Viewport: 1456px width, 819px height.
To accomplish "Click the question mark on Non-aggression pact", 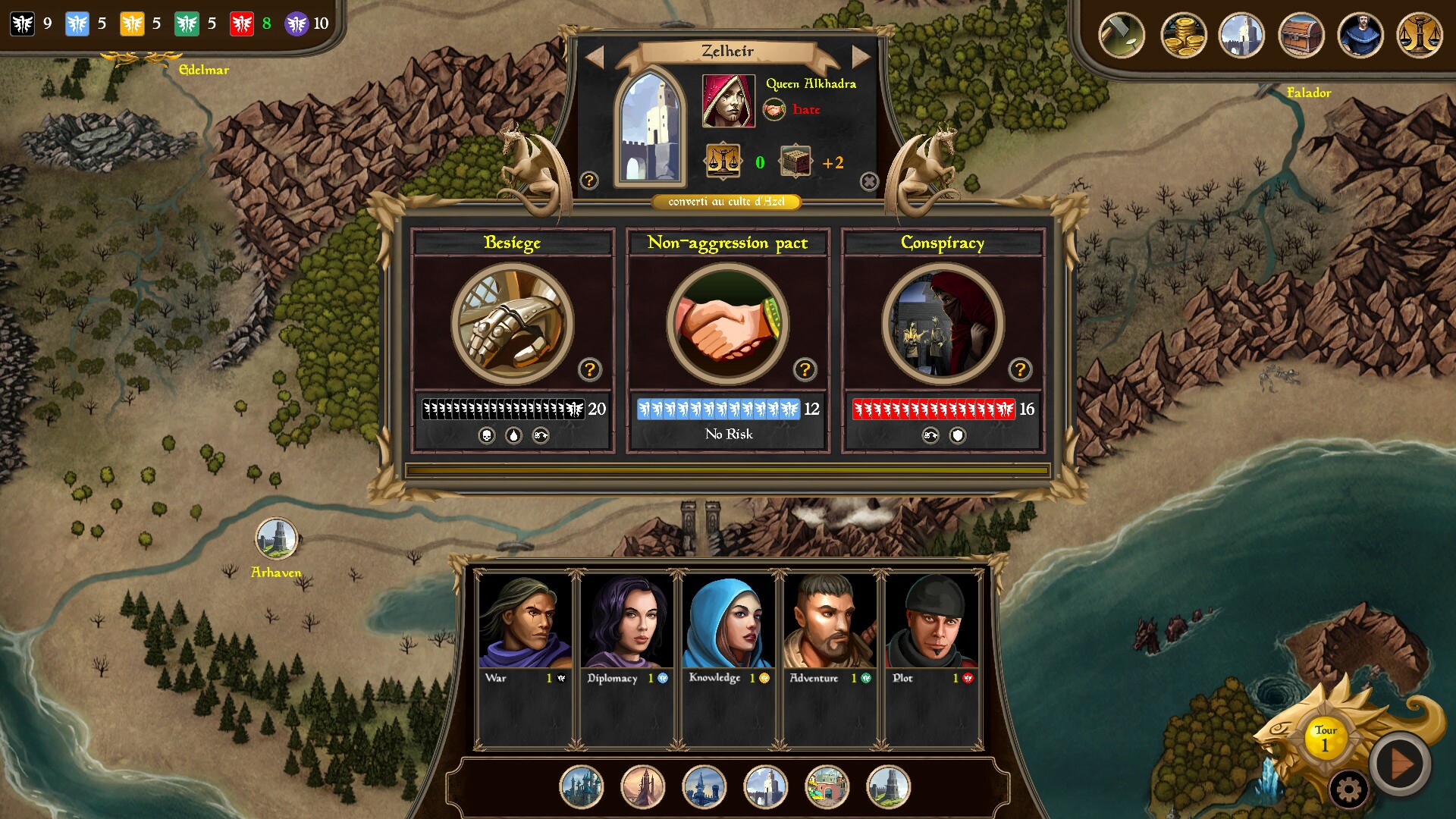I will [x=805, y=370].
